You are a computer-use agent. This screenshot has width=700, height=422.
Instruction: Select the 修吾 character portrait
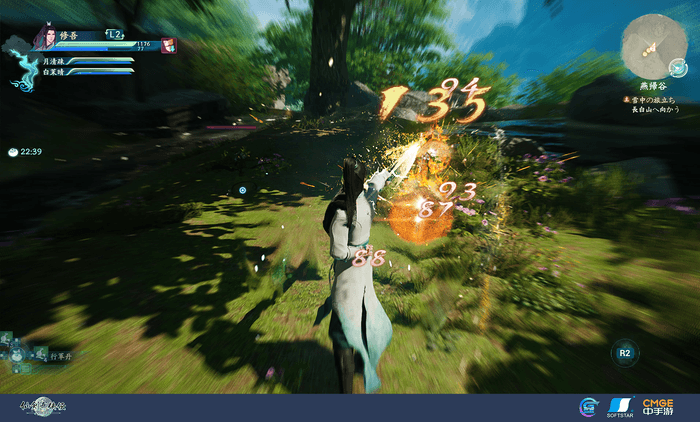(x=43, y=39)
